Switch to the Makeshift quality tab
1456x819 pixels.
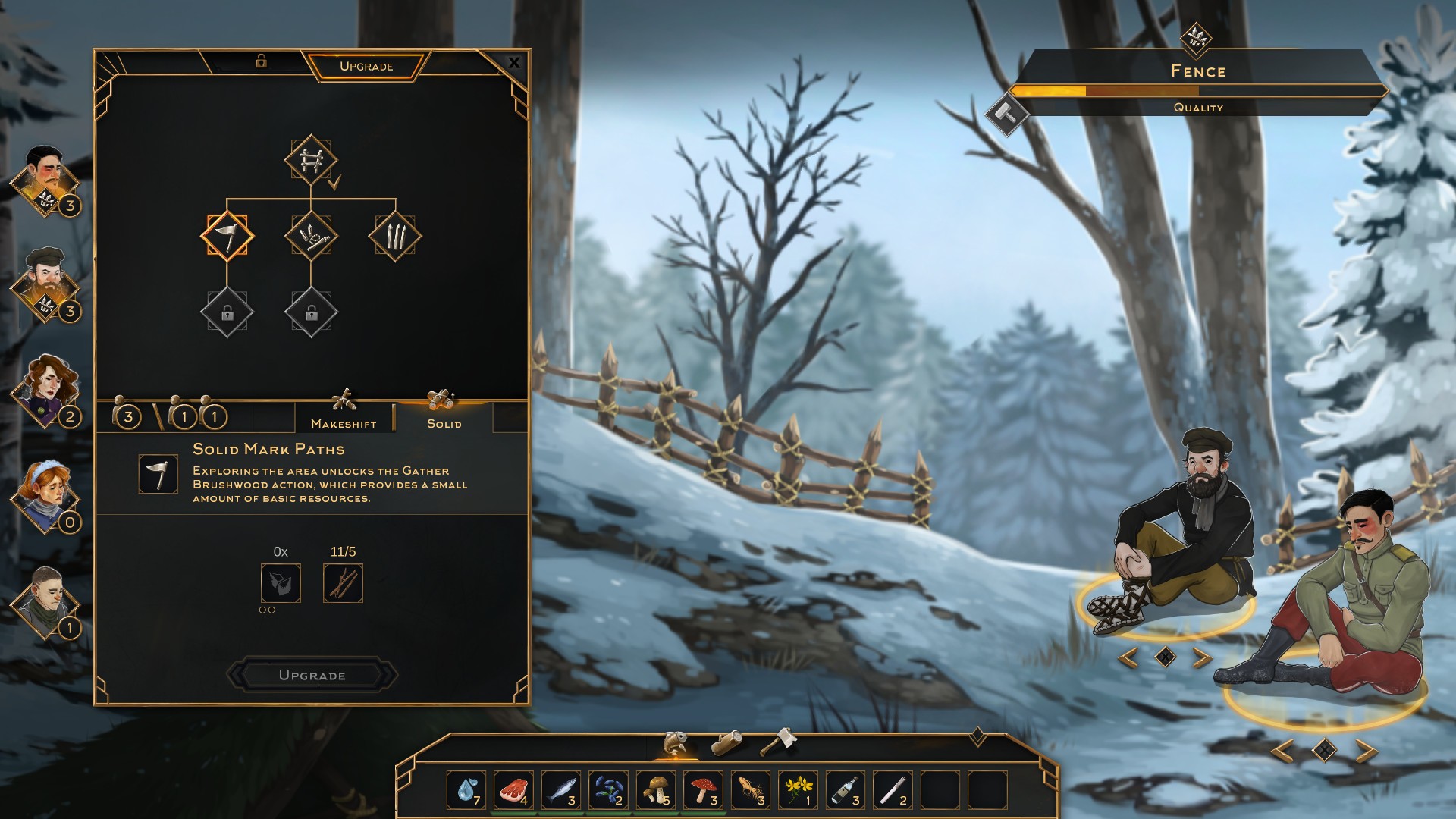(344, 416)
